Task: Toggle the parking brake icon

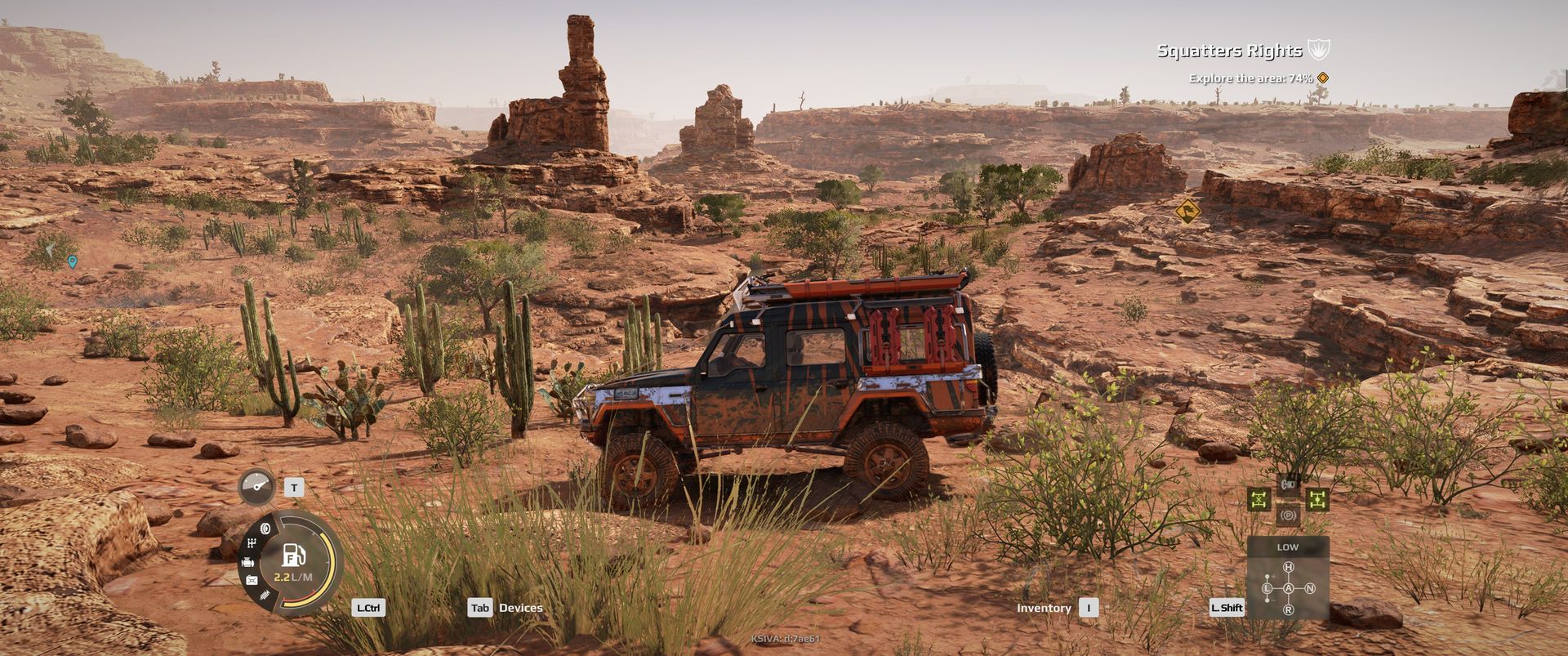Action: coord(1288,515)
